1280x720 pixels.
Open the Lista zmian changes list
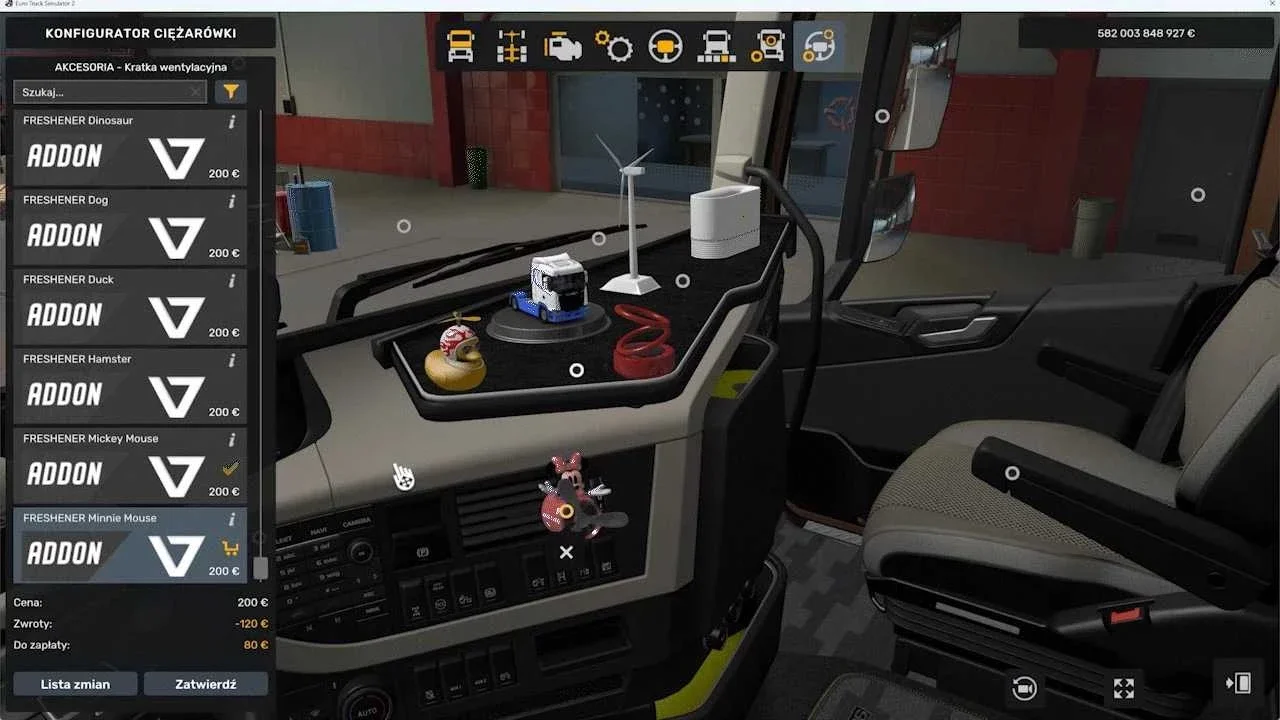click(75, 684)
